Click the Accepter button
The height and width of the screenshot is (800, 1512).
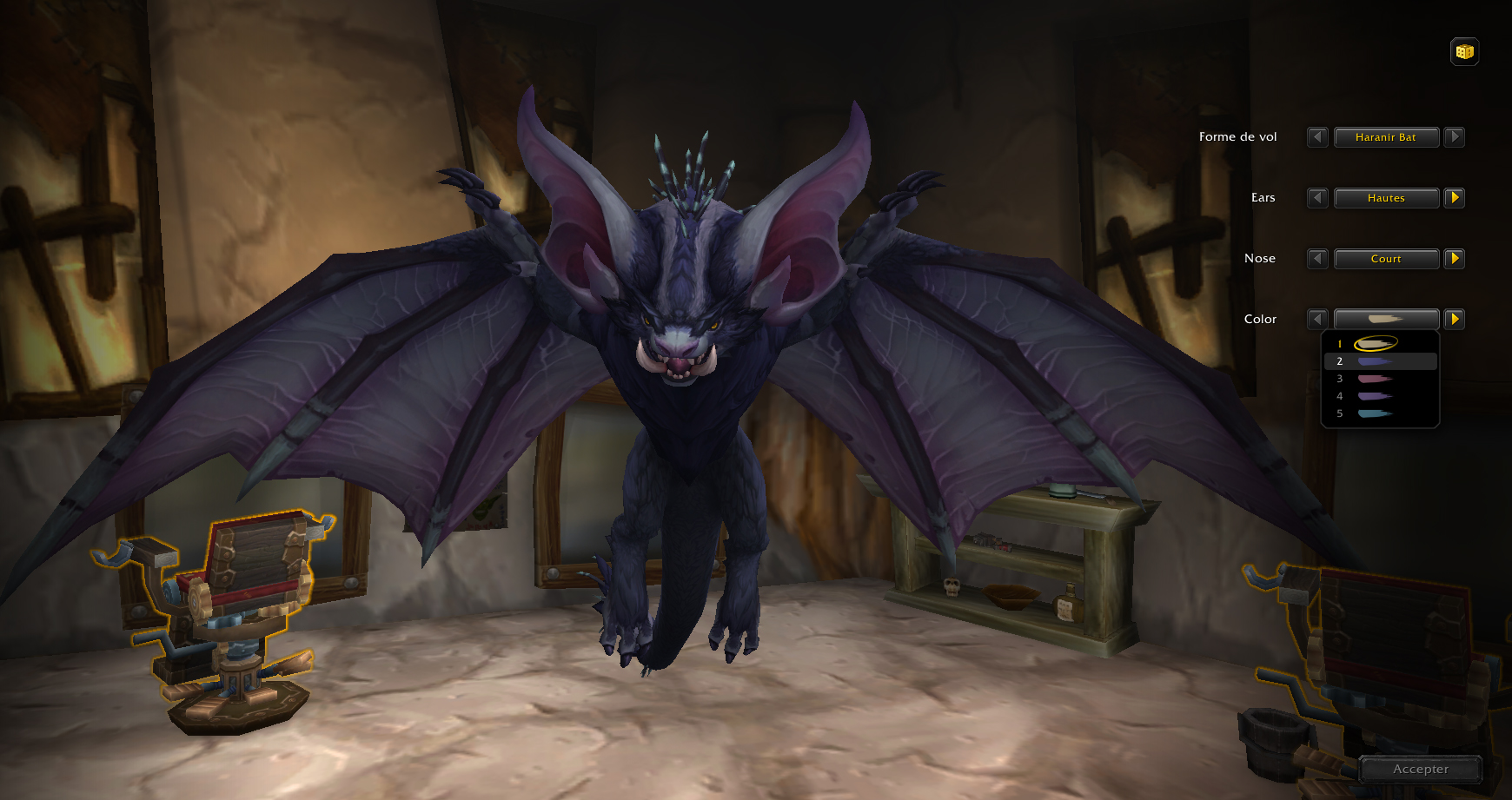click(x=1422, y=769)
